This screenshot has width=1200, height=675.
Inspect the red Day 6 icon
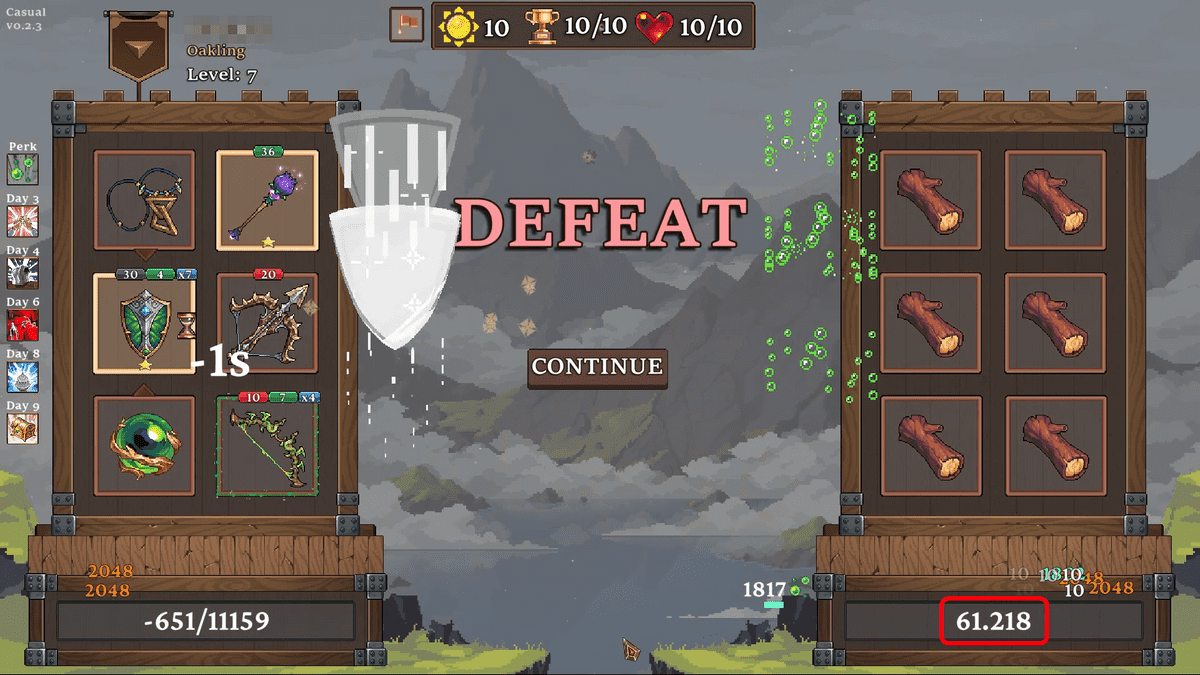22,325
